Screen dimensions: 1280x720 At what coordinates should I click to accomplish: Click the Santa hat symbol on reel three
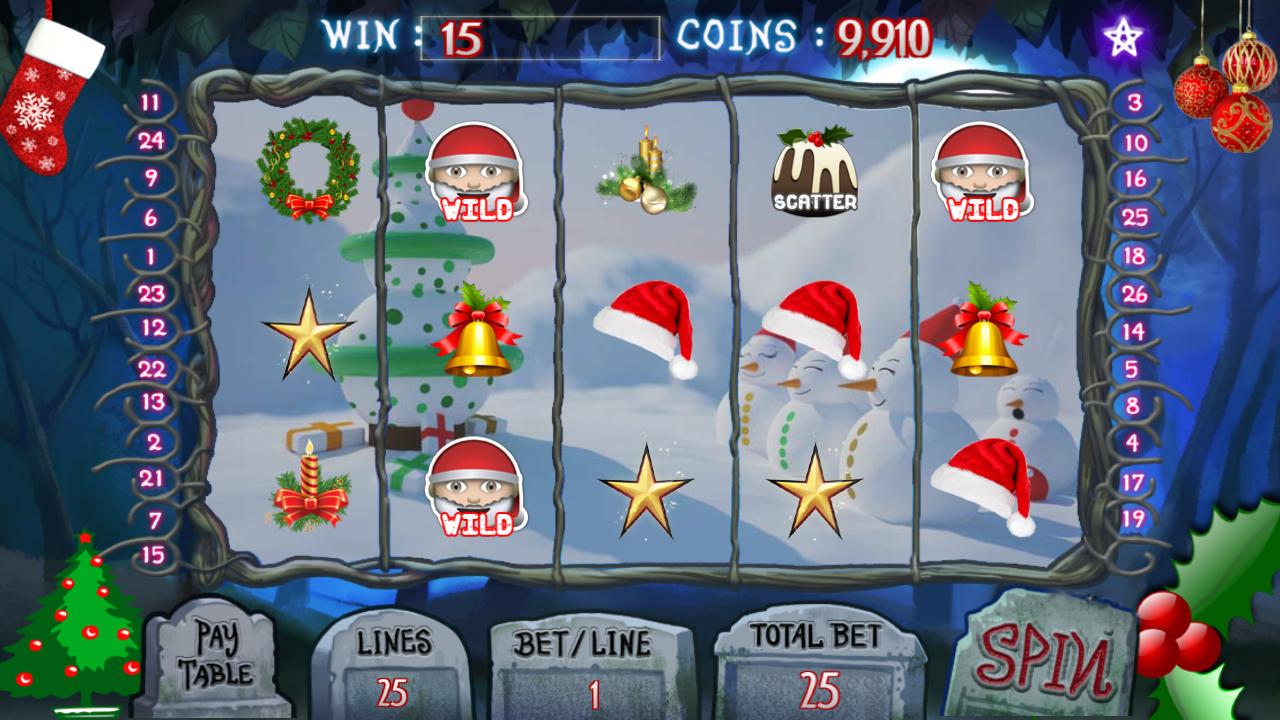point(645,325)
